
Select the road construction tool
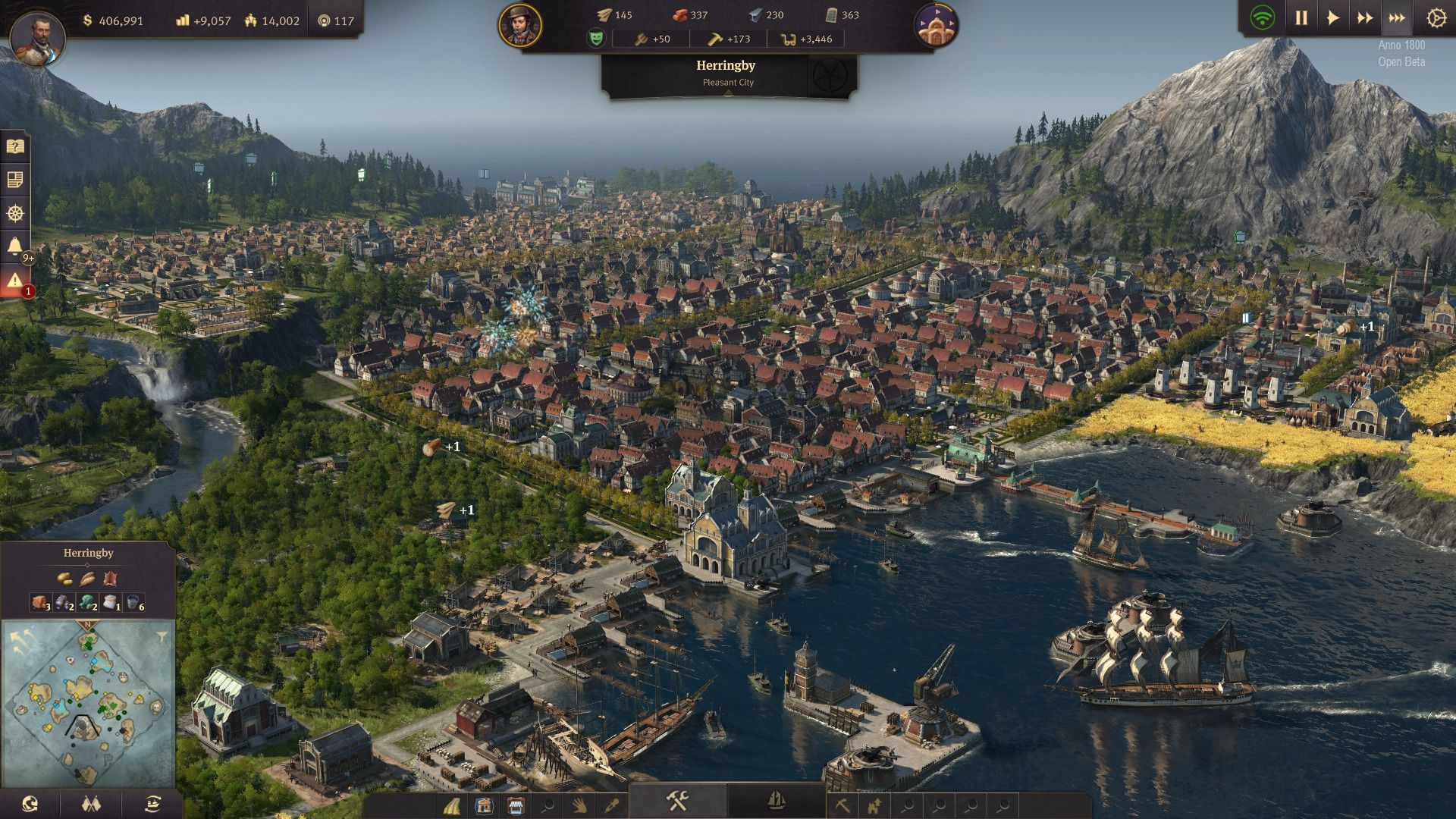click(450, 807)
